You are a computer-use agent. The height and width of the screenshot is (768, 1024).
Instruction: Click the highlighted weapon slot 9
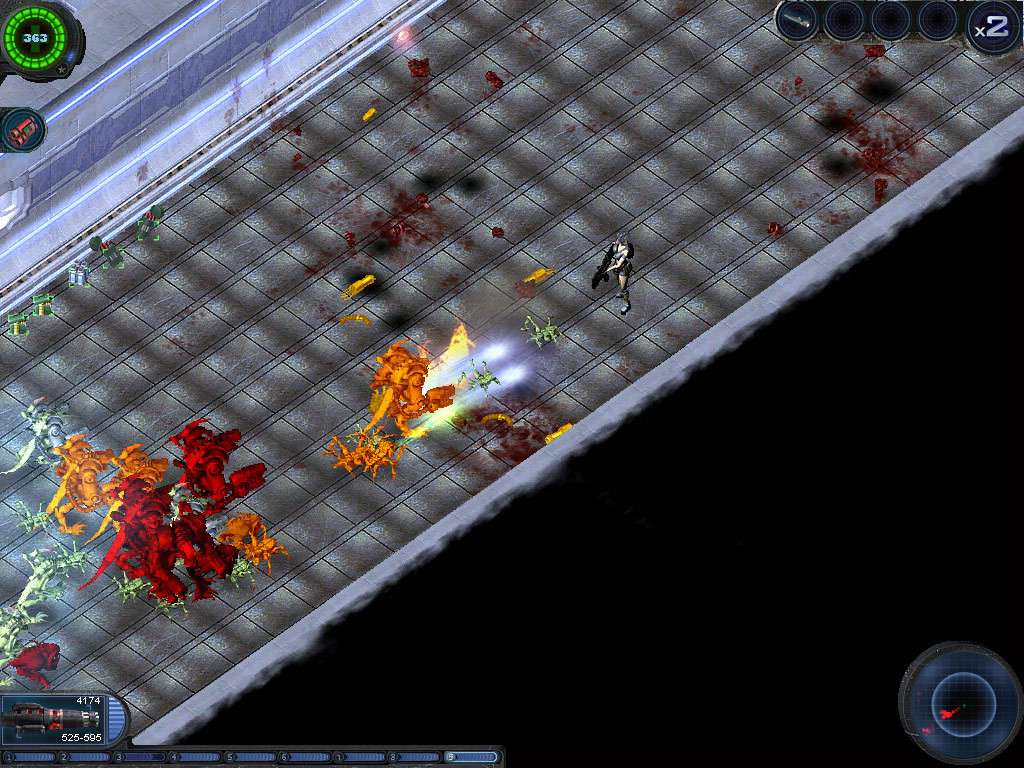[x=471, y=757]
